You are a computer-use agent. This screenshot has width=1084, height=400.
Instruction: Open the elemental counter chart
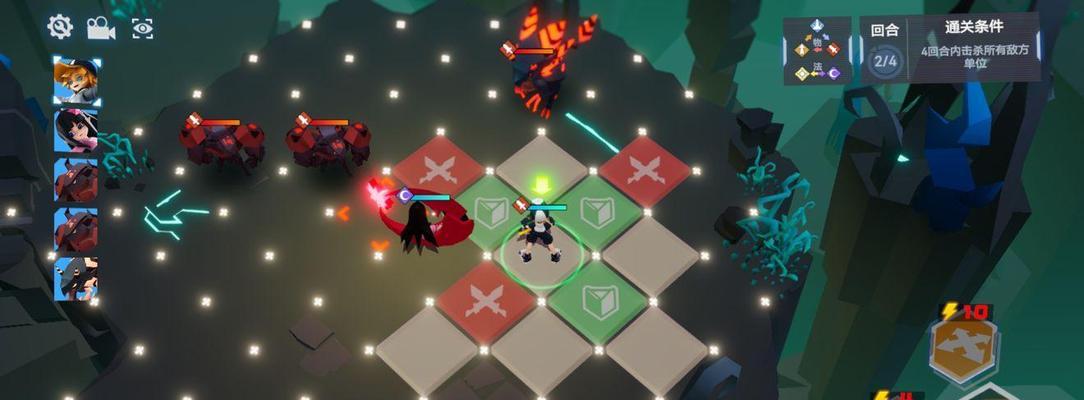817,50
